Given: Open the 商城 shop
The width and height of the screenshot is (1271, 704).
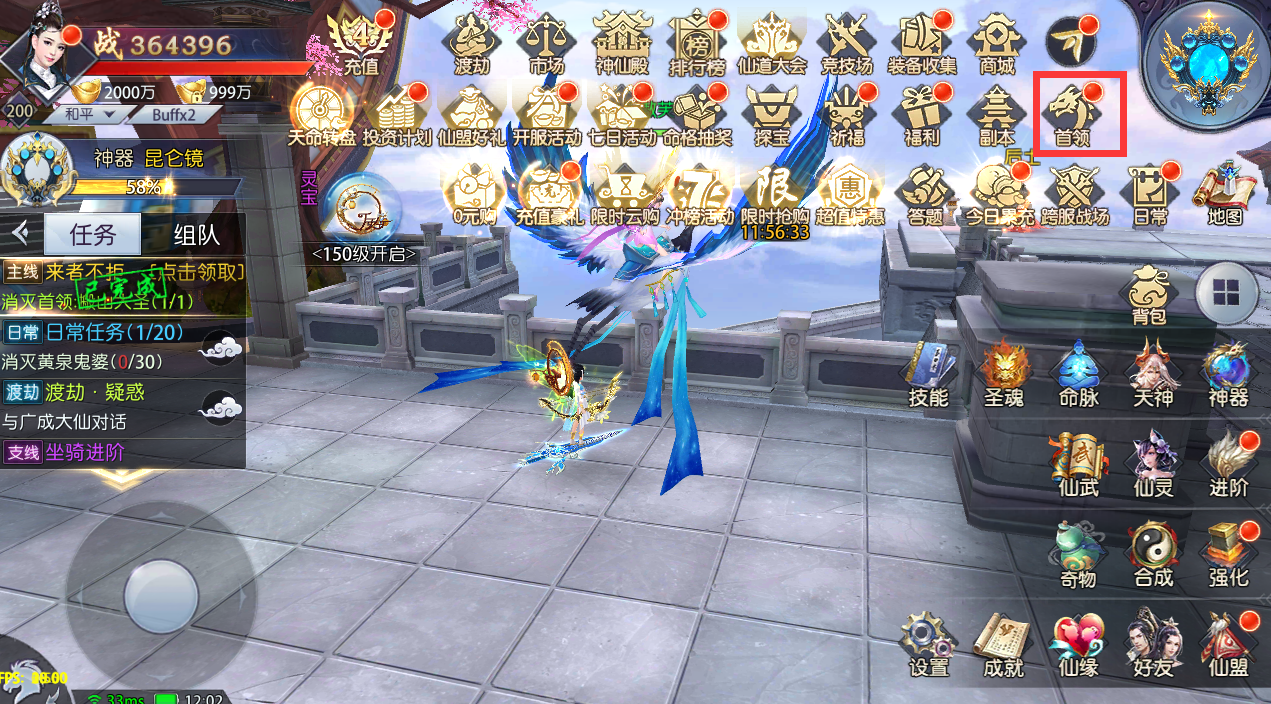Looking at the screenshot, I should pyautogui.click(x=996, y=43).
